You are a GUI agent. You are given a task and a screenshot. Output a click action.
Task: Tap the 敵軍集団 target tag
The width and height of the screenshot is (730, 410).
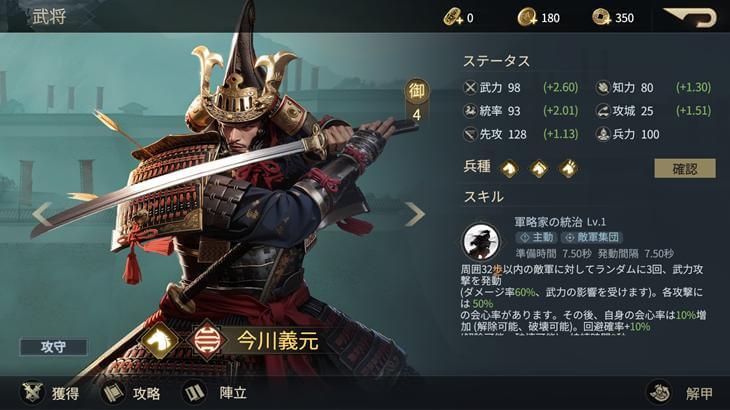pyautogui.click(x=591, y=237)
